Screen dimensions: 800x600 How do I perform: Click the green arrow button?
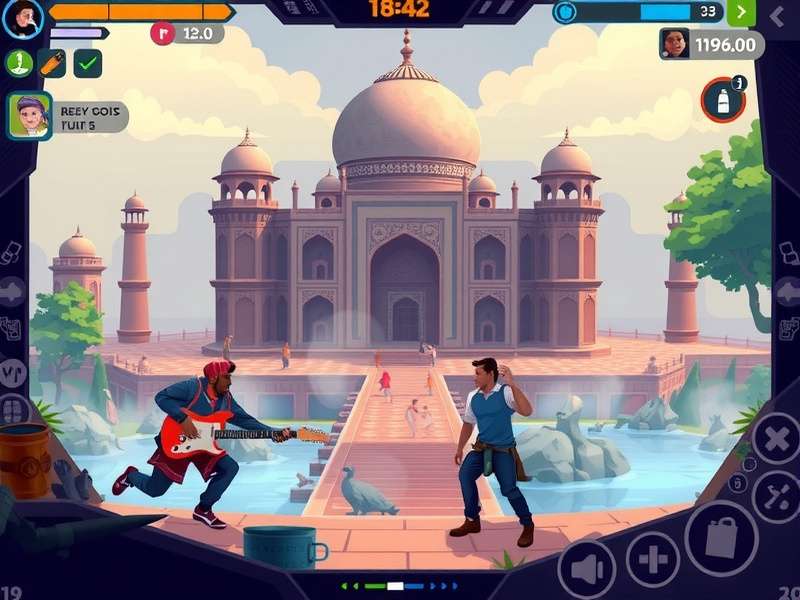tap(741, 12)
